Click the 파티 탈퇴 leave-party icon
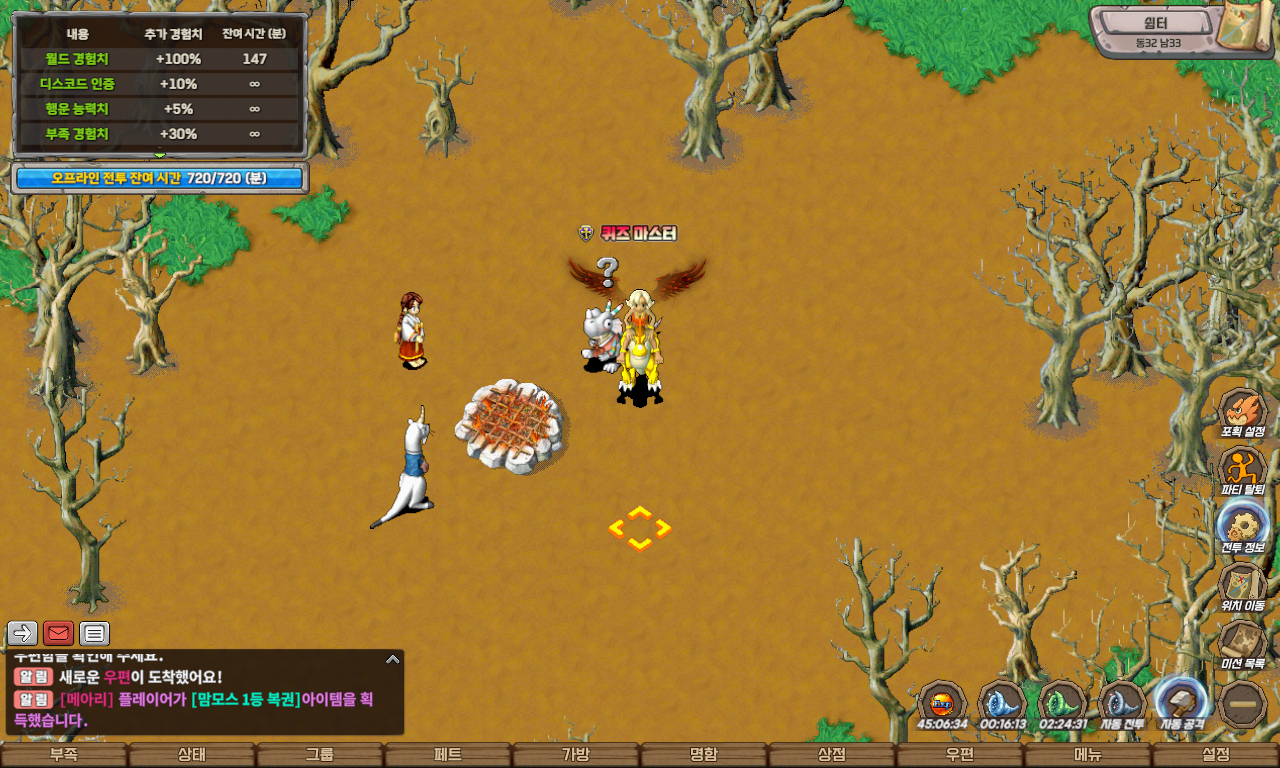Image resolution: width=1280 pixels, height=768 pixels. (1243, 471)
